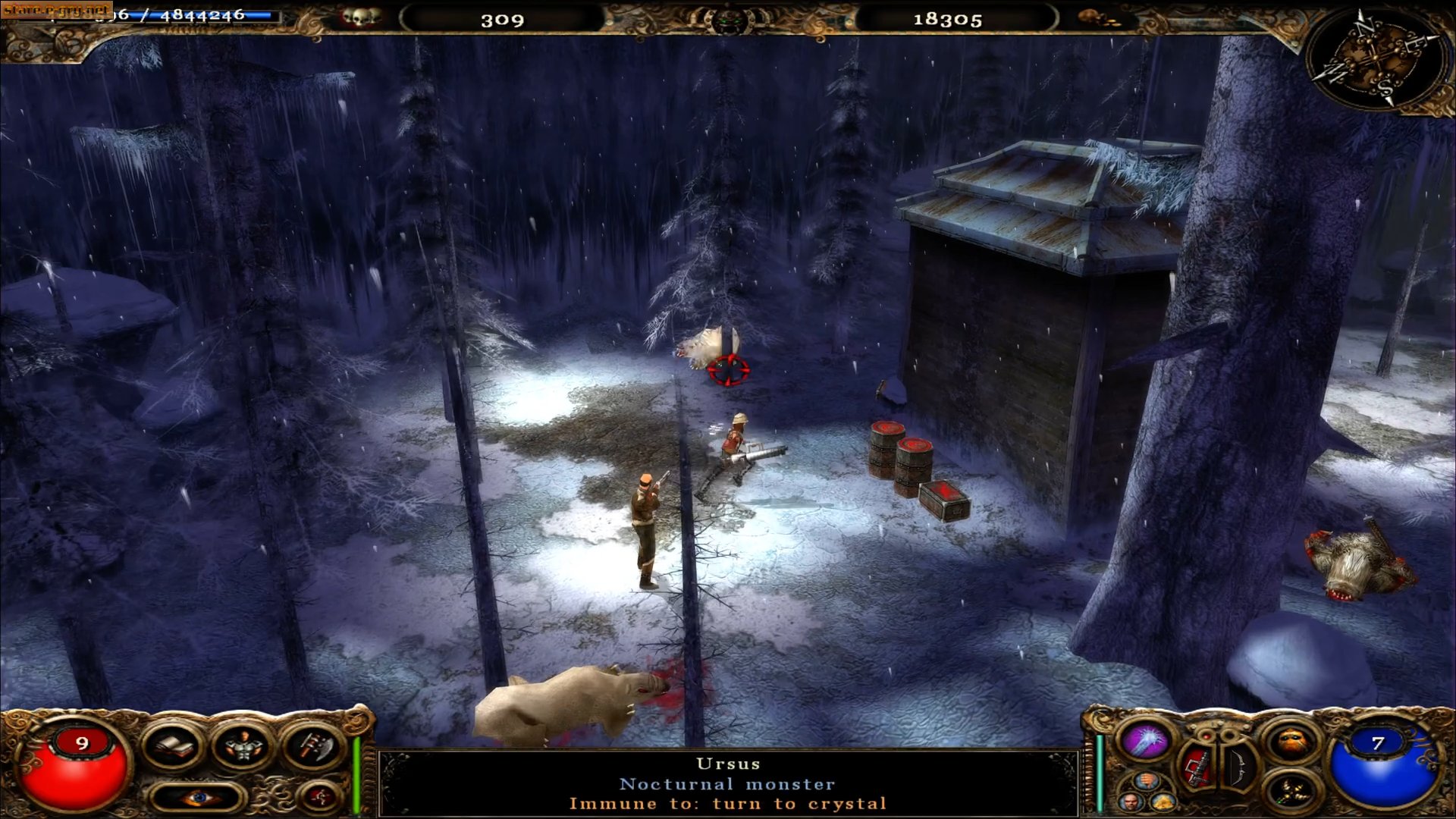
Task: Toggle the blue eye vision button
Action: 198,797
